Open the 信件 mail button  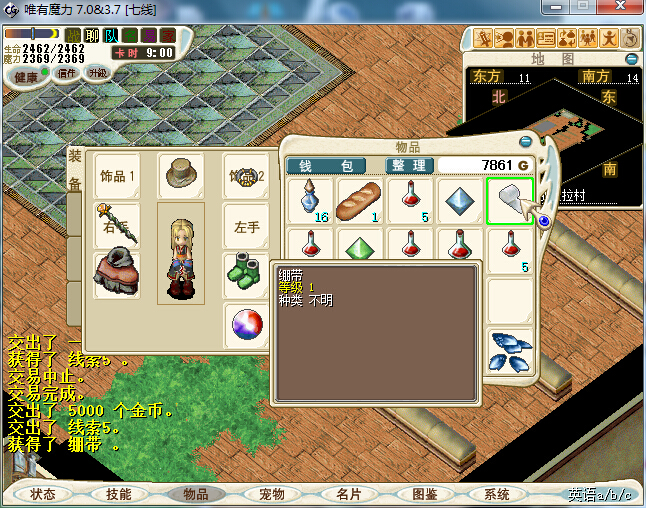[x=67, y=73]
